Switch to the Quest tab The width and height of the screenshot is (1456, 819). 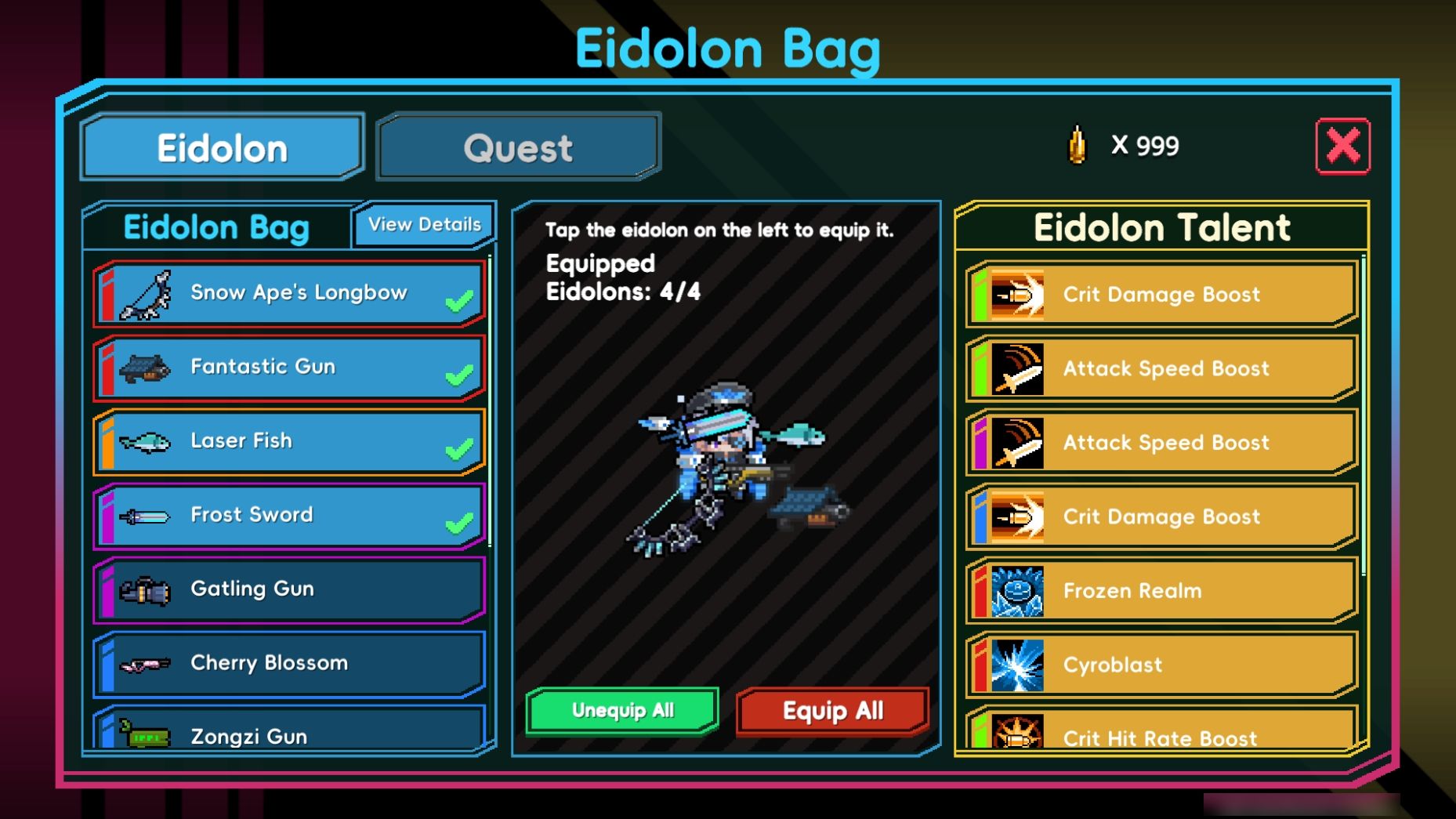click(x=518, y=147)
